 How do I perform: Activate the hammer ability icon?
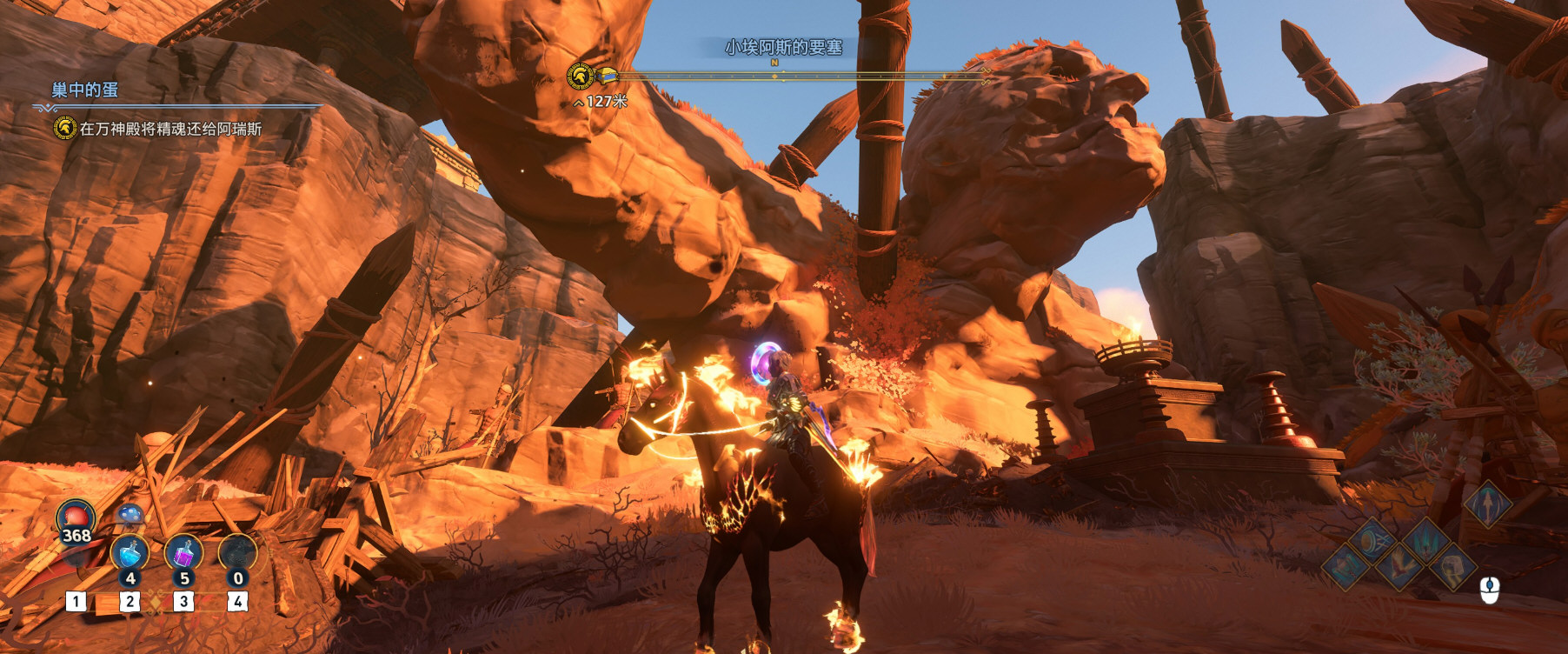pos(1345,568)
